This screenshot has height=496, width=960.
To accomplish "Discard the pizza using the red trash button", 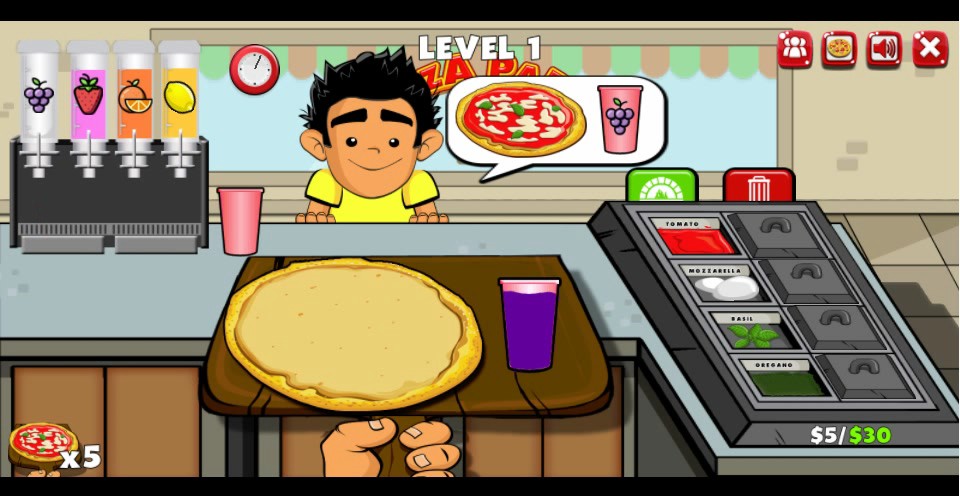I will coord(758,186).
